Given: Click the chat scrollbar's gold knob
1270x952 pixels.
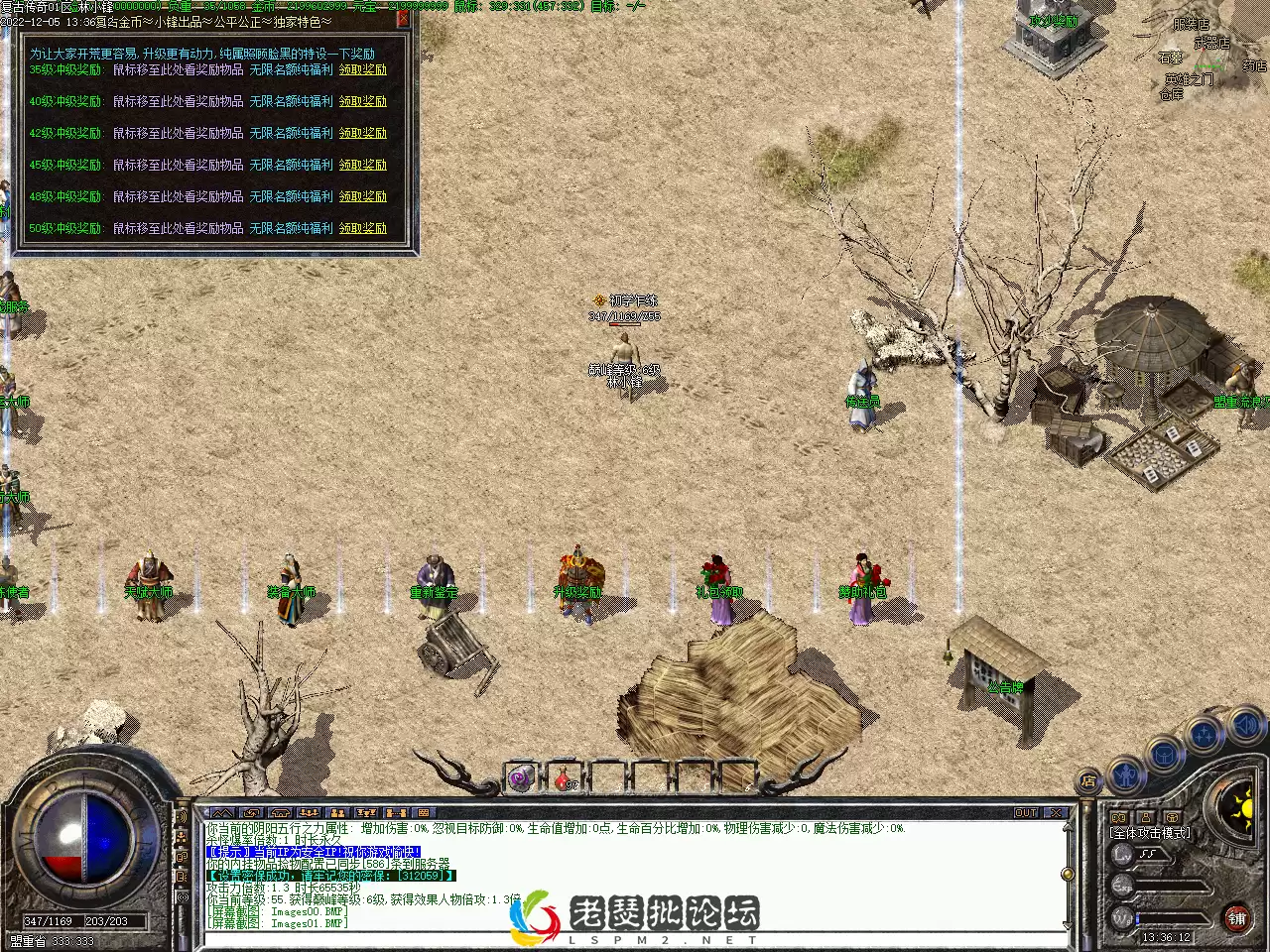Looking at the screenshot, I should 1068,874.
